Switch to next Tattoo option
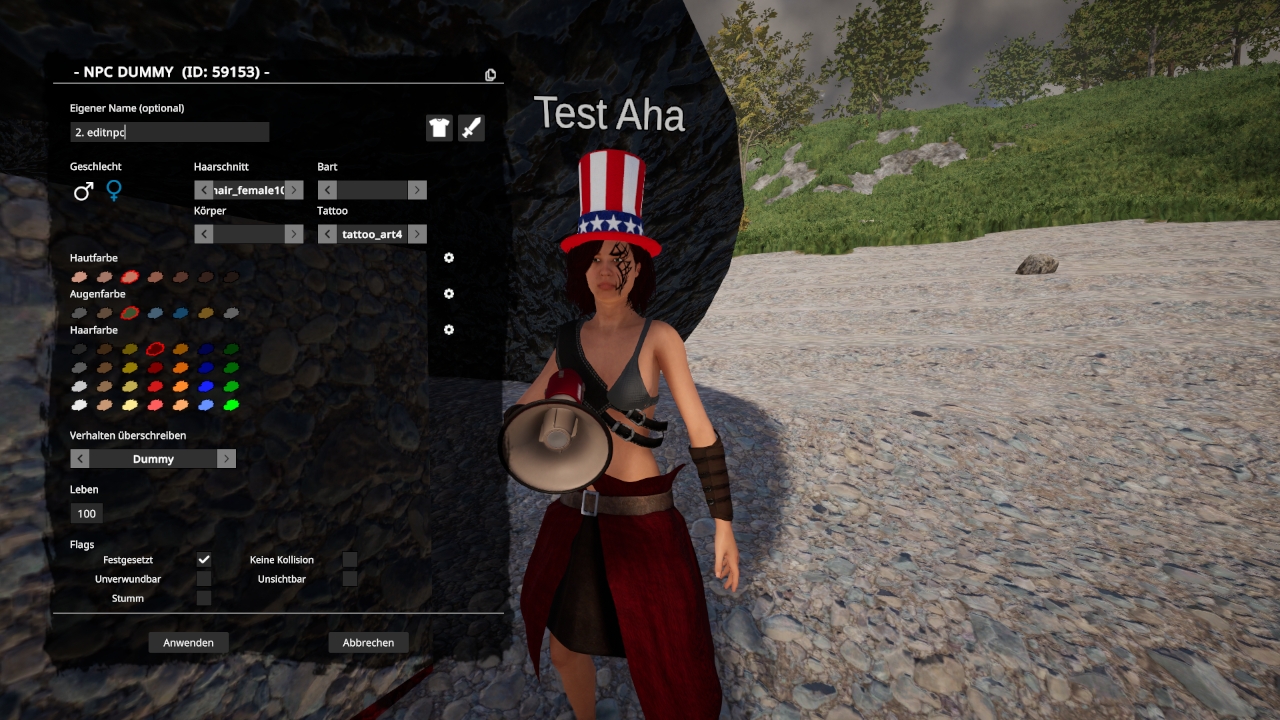 [x=417, y=234]
